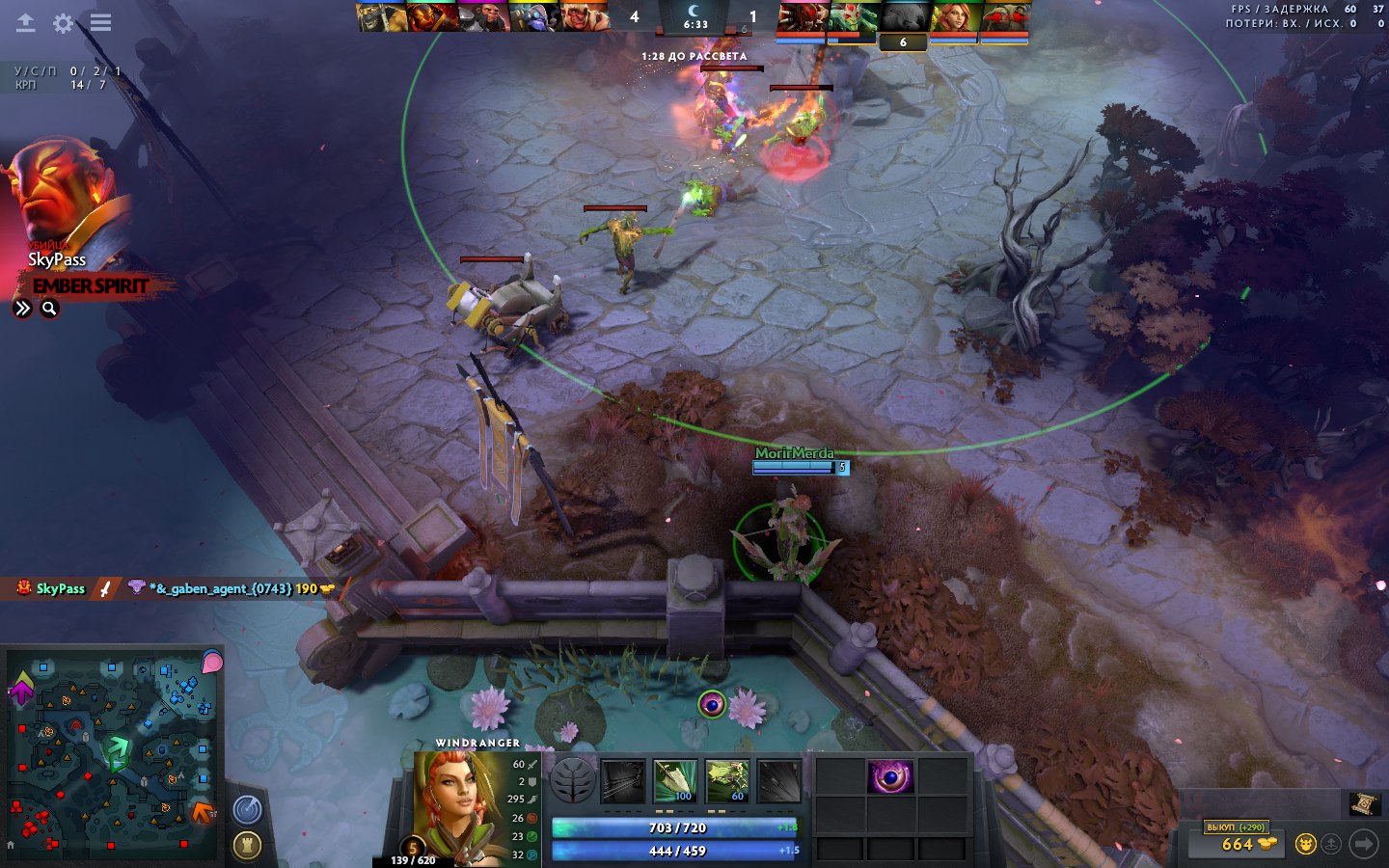Cast the Powershot ability
The image size is (1389, 868).
click(x=675, y=780)
